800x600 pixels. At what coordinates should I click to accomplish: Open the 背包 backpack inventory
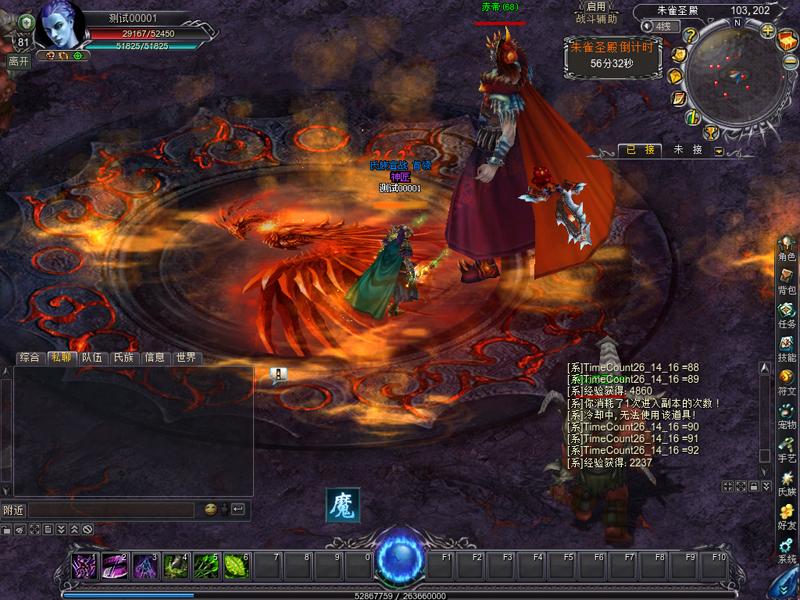[787, 280]
